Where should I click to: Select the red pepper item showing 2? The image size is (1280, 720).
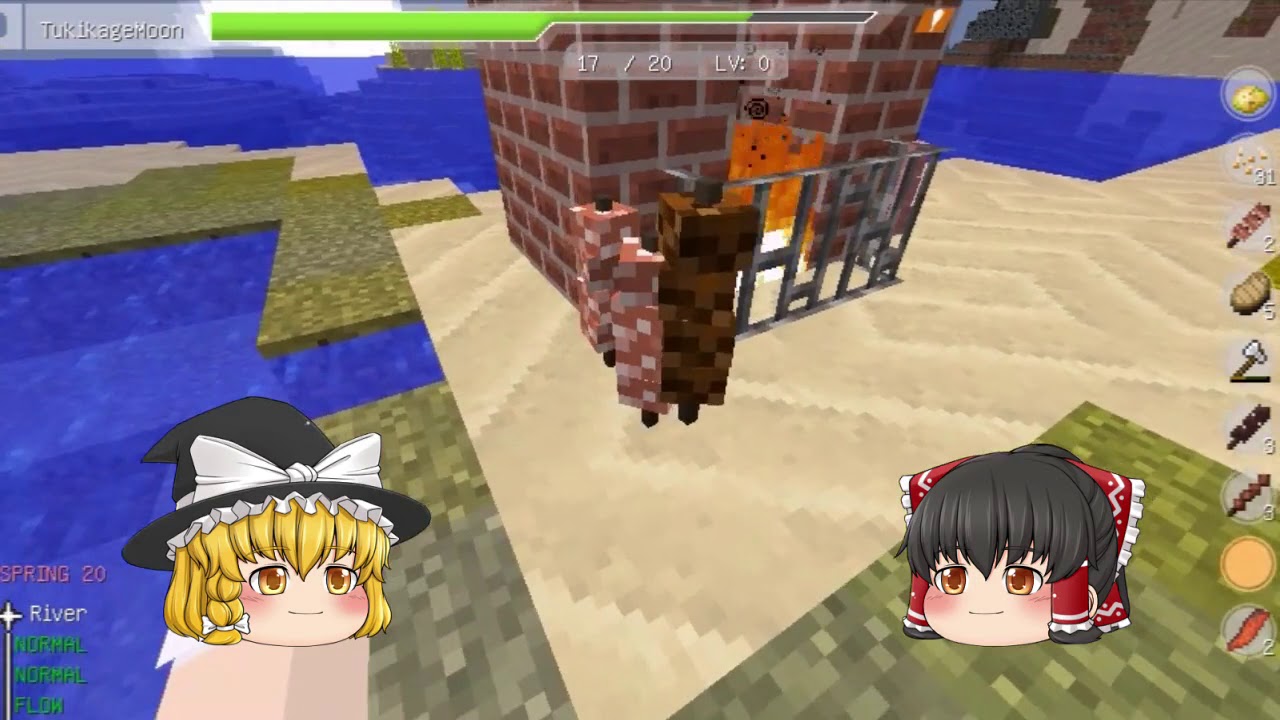click(1246, 629)
